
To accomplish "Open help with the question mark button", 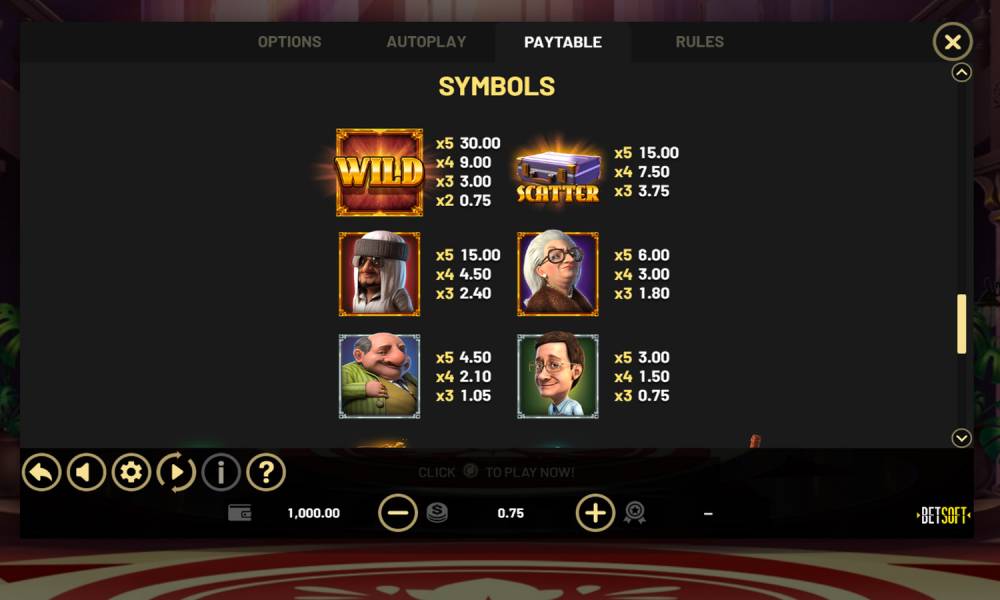I will [266, 472].
